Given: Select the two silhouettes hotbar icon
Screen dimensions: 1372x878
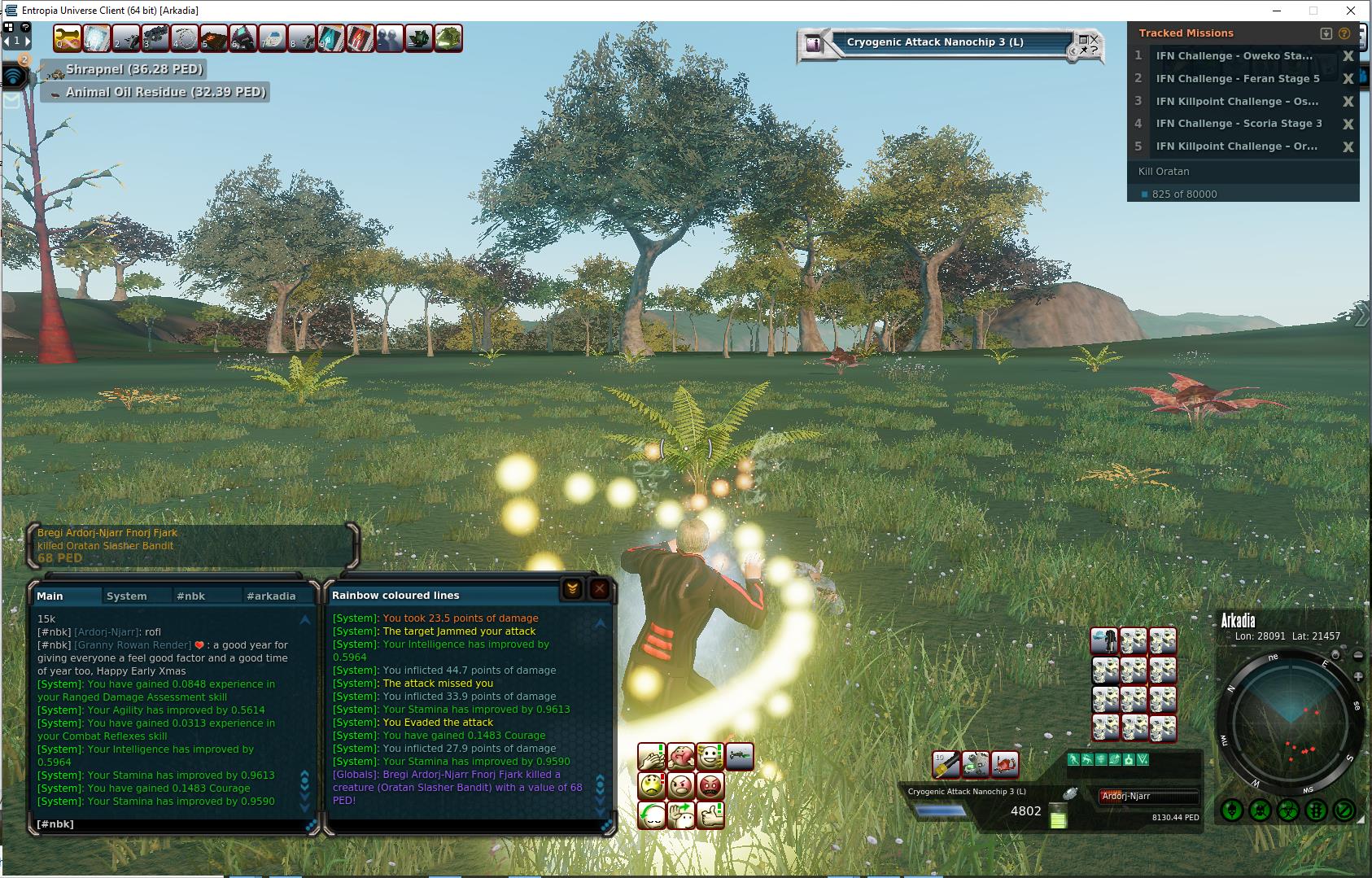Looking at the screenshot, I should [390, 38].
